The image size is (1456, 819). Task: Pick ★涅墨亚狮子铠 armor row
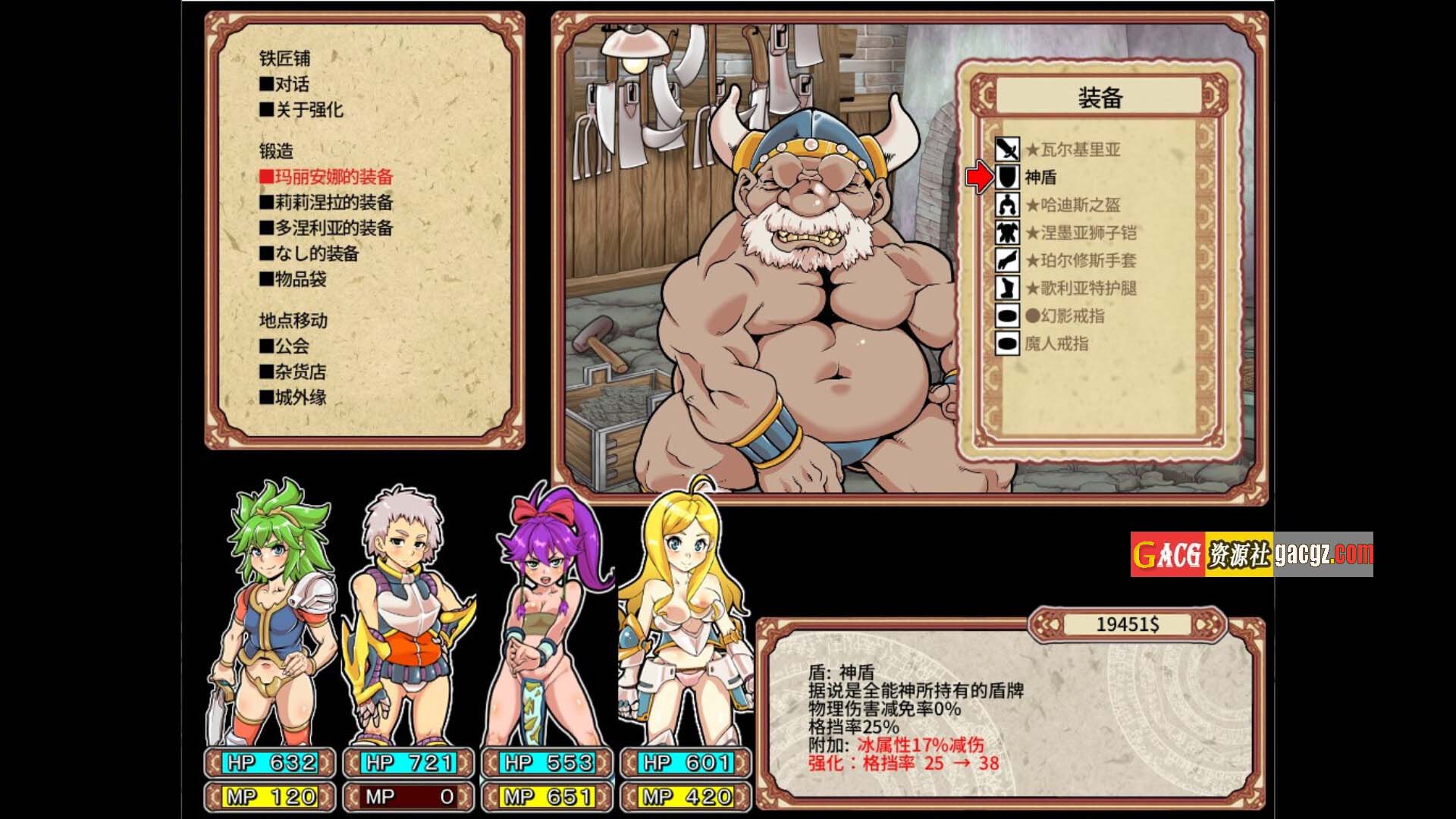(1080, 233)
